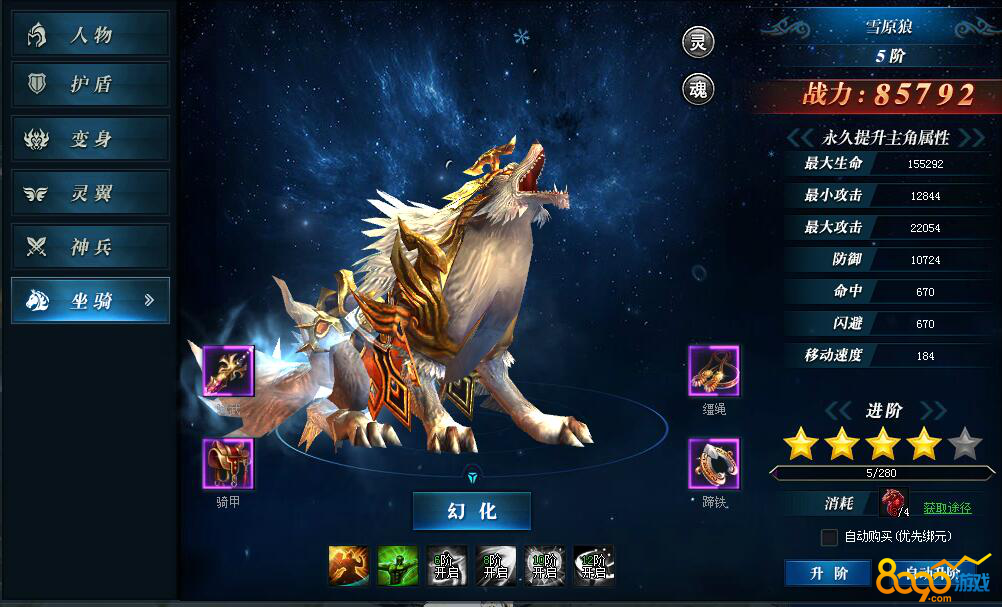Open the 人物 character menu
The image size is (1002, 607).
(90, 35)
